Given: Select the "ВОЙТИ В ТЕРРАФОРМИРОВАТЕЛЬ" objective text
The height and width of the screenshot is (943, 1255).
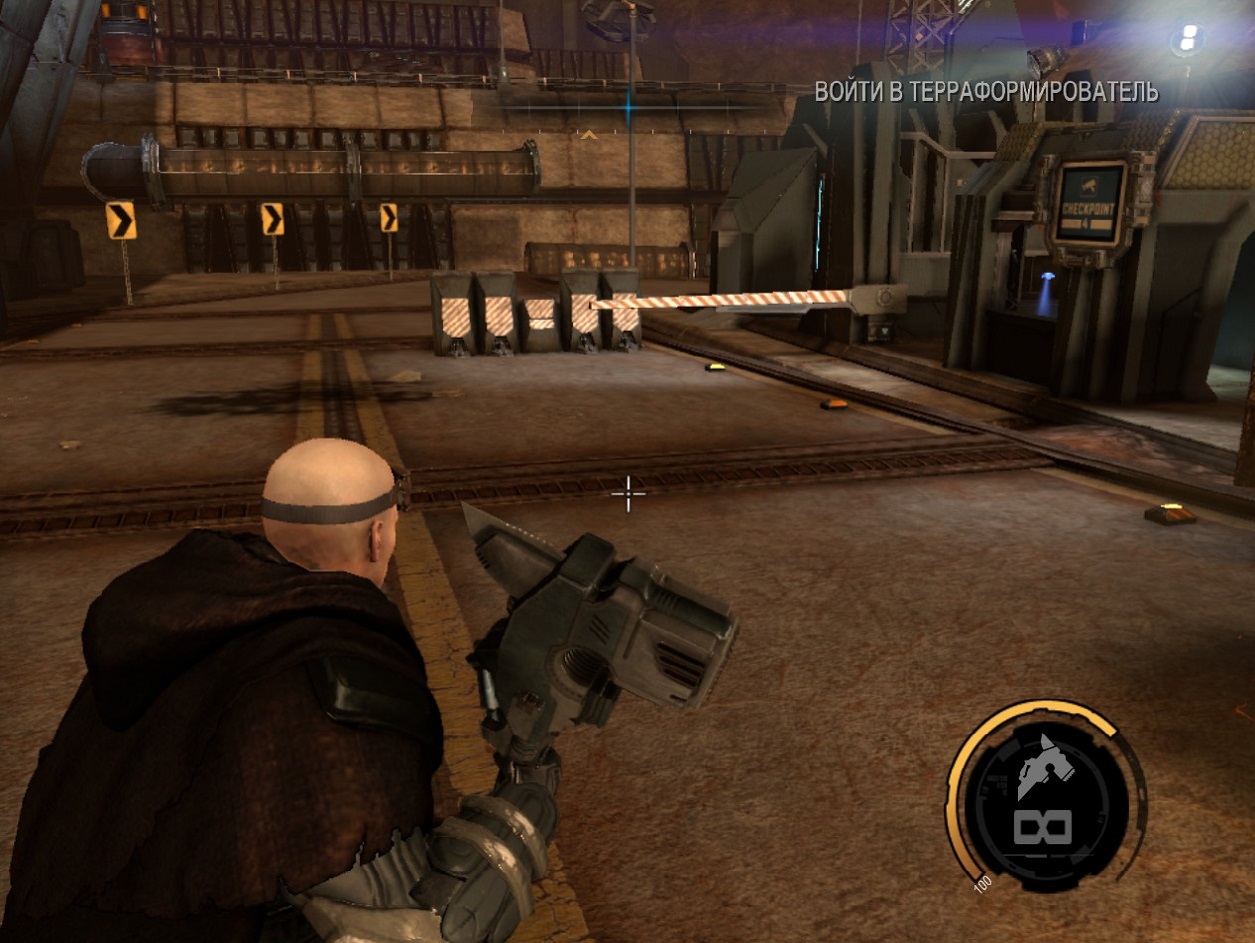Looking at the screenshot, I should (x=986, y=92).
